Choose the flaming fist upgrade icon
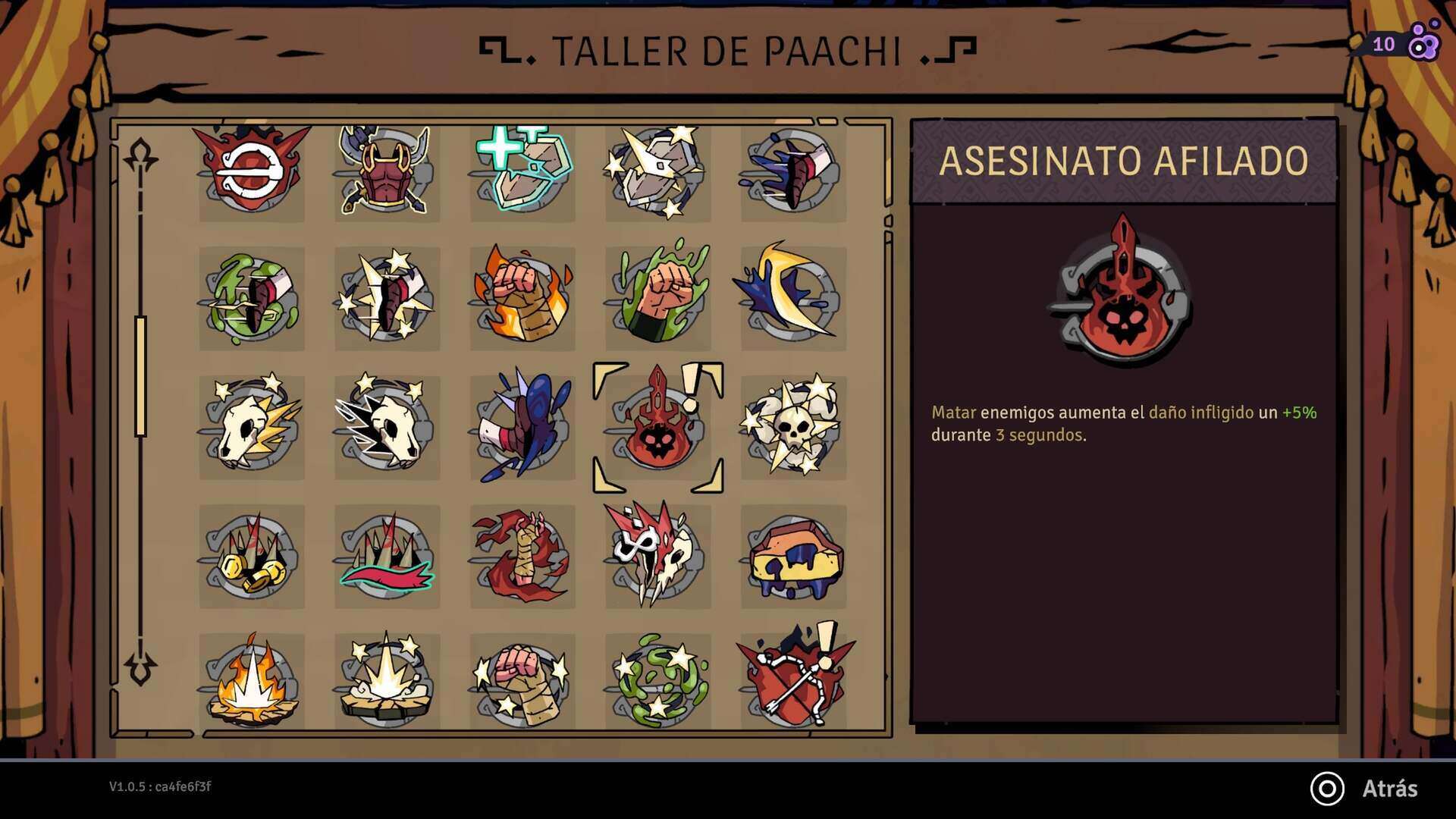The image size is (1456, 819). click(x=522, y=298)
